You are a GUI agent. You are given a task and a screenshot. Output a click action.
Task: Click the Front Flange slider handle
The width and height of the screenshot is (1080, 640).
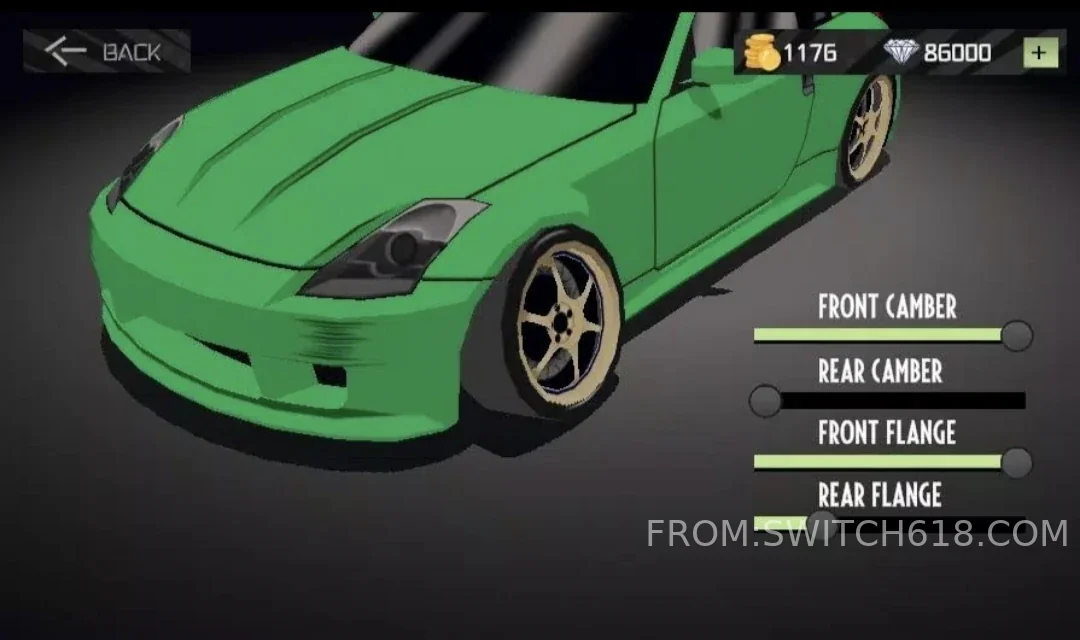1017,462
